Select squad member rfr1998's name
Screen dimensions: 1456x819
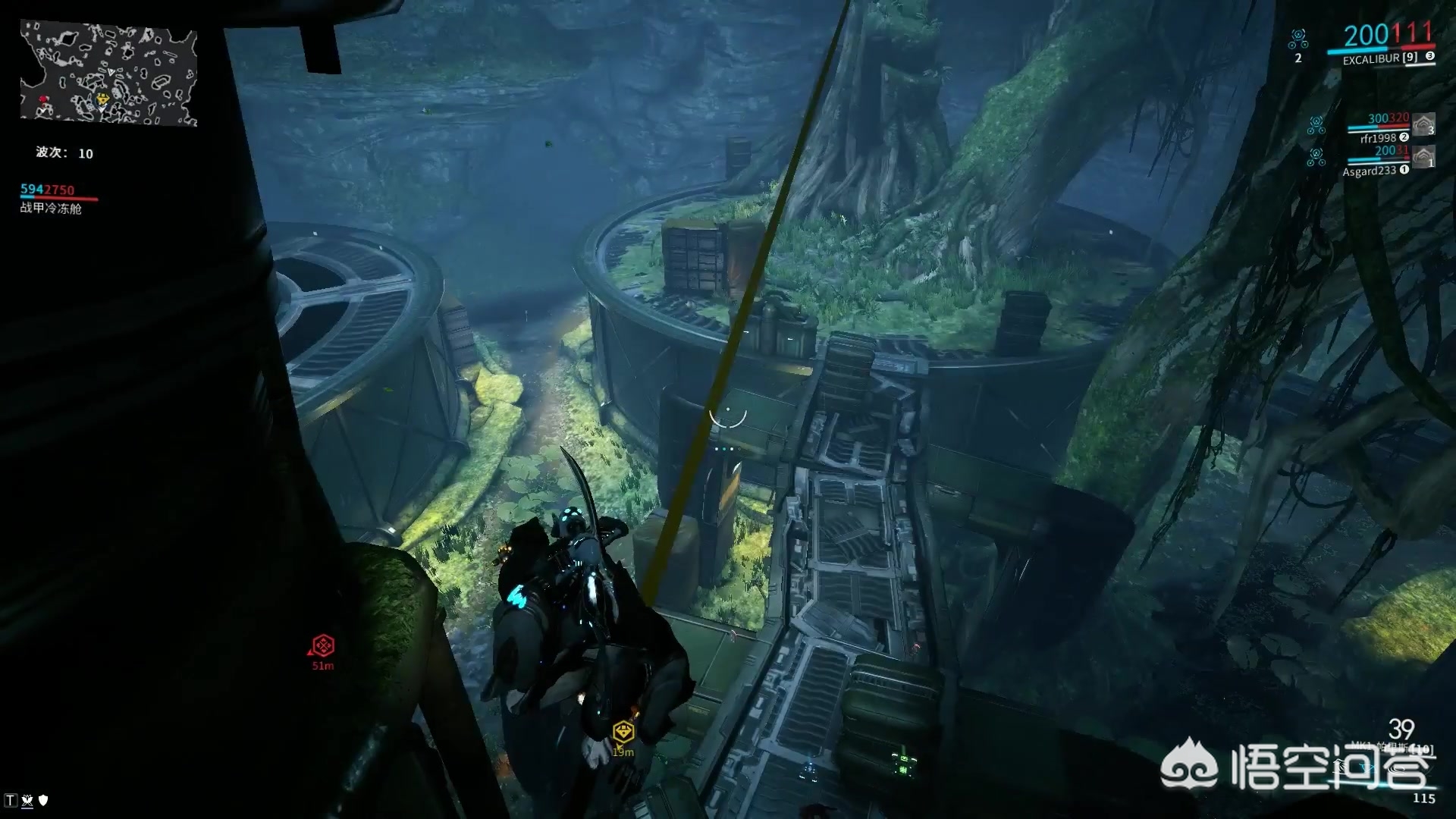pyautogui.click(x=1377, y=138)
